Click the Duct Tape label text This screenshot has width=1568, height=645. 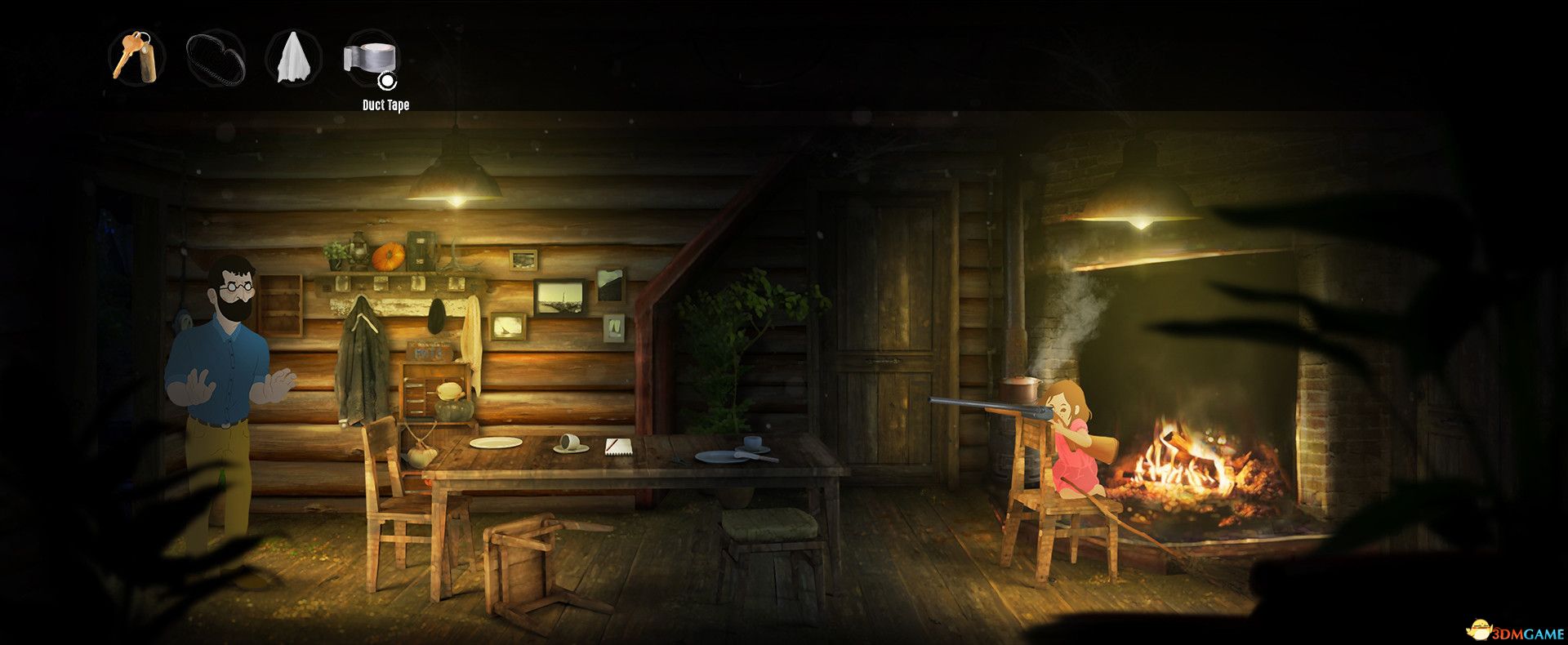pyautogui.click(x=386, y=105)
